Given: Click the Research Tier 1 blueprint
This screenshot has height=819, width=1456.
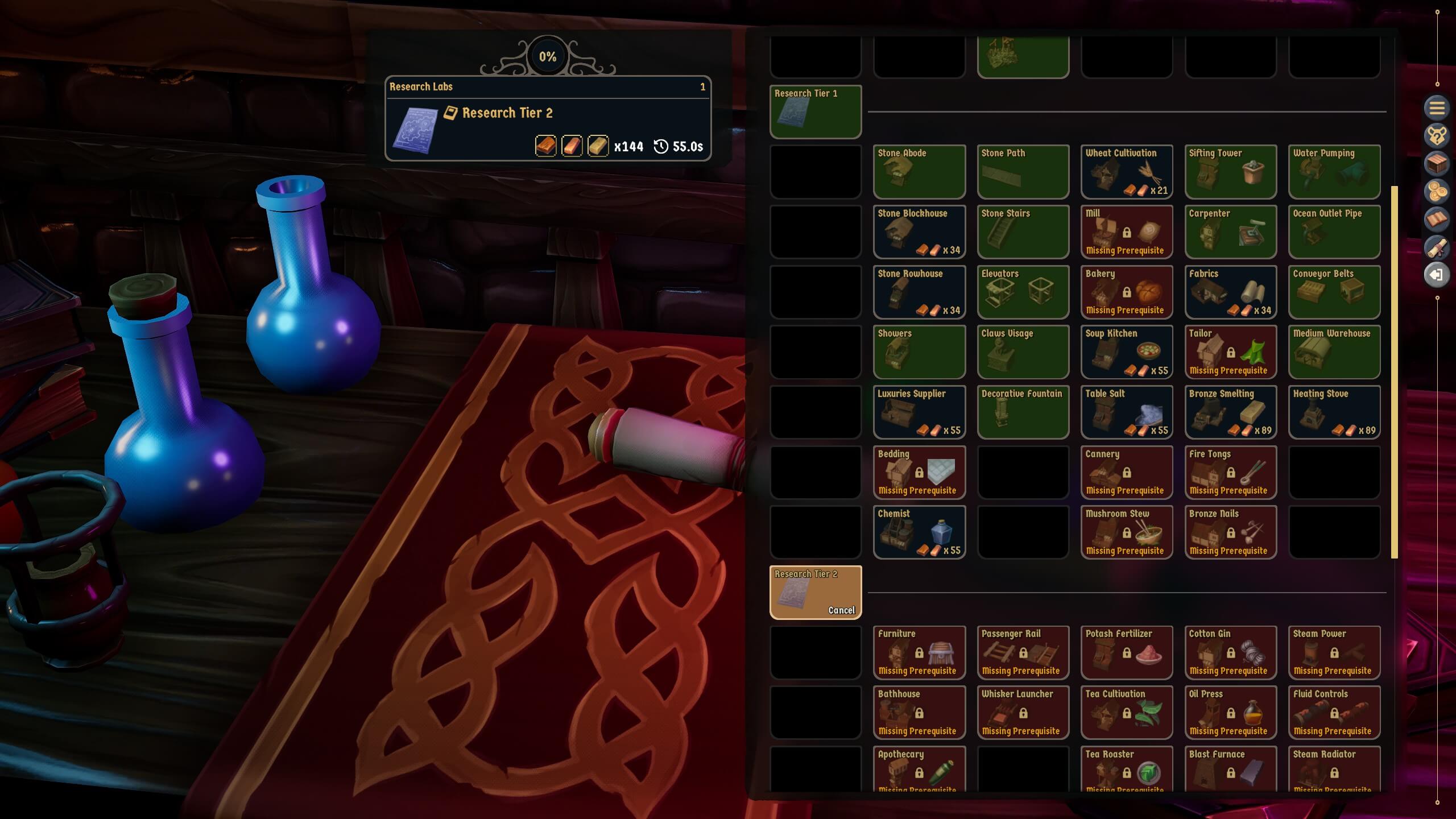Looking at the screenshot, I should (816, 111).
